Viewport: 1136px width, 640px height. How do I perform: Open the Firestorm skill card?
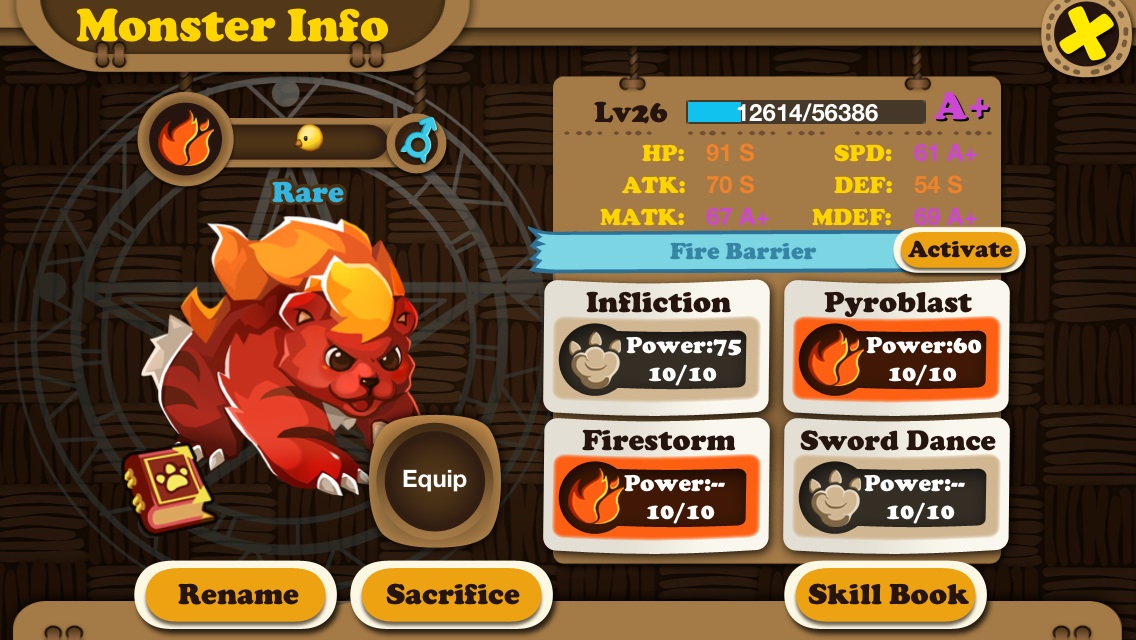656,485
